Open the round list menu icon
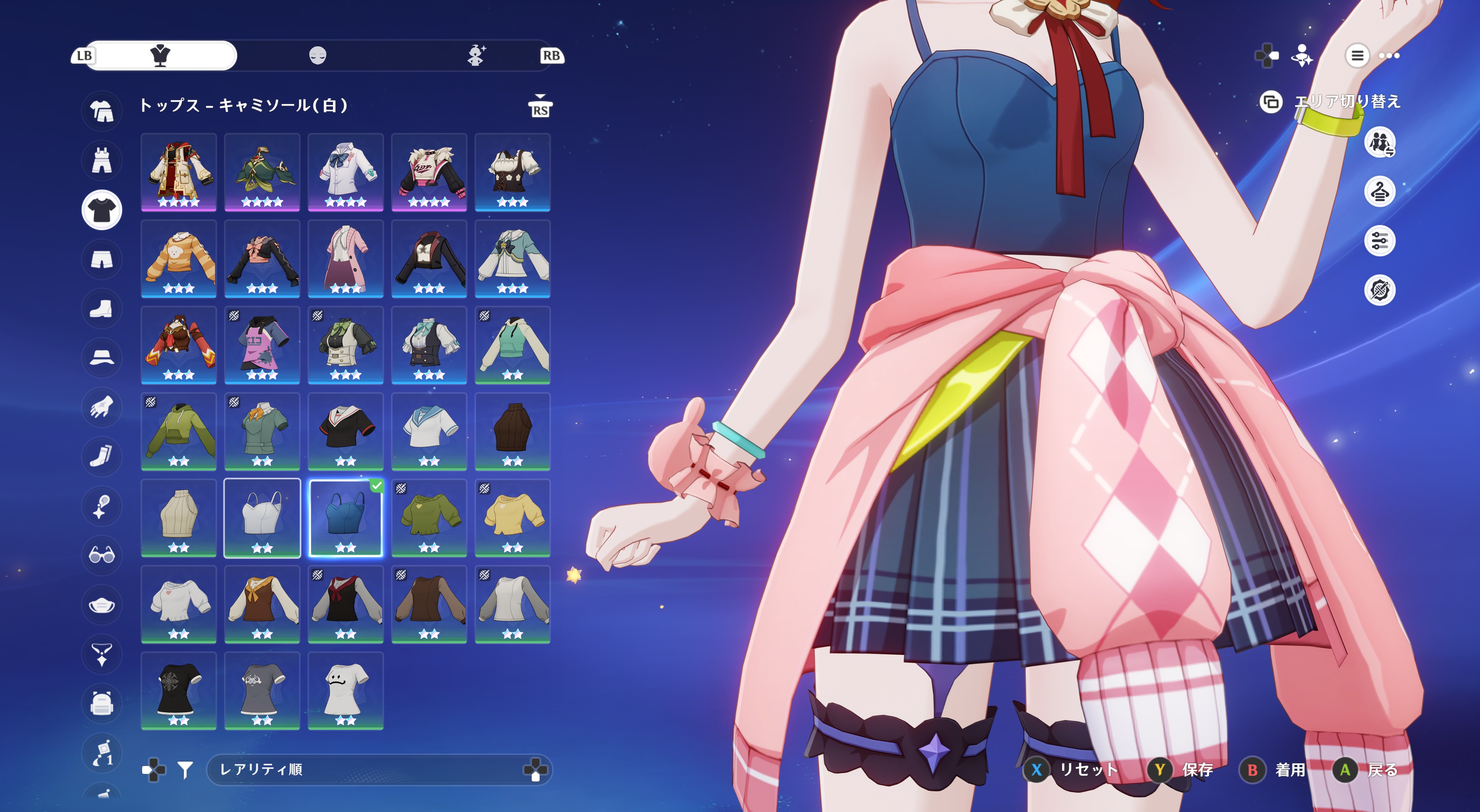1480x812 pixels. [1357, 56]
